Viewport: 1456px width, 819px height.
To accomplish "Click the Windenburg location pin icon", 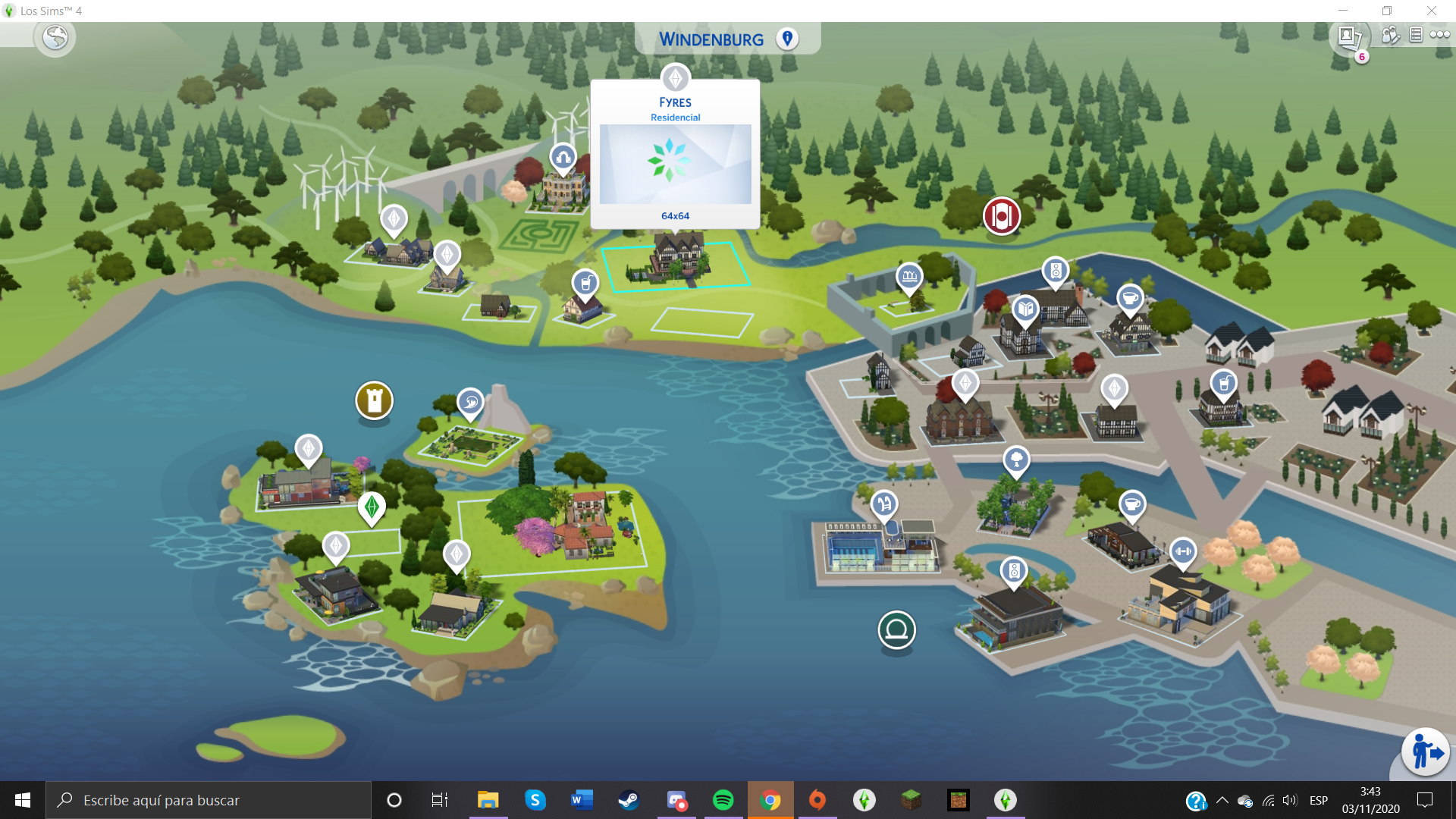I will click(787, 39).
